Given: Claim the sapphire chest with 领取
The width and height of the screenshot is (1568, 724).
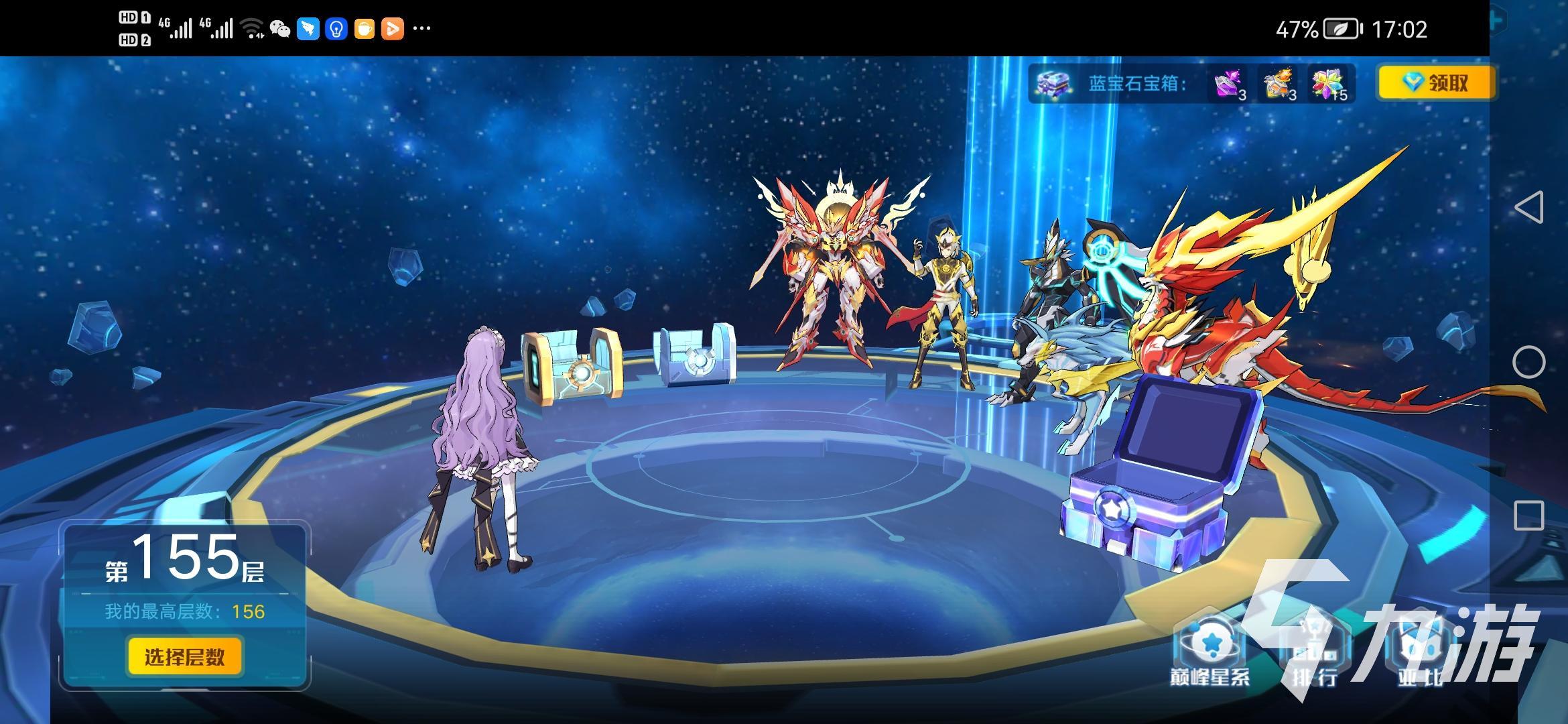Looking at the screenshot, I should point(1435,83).
